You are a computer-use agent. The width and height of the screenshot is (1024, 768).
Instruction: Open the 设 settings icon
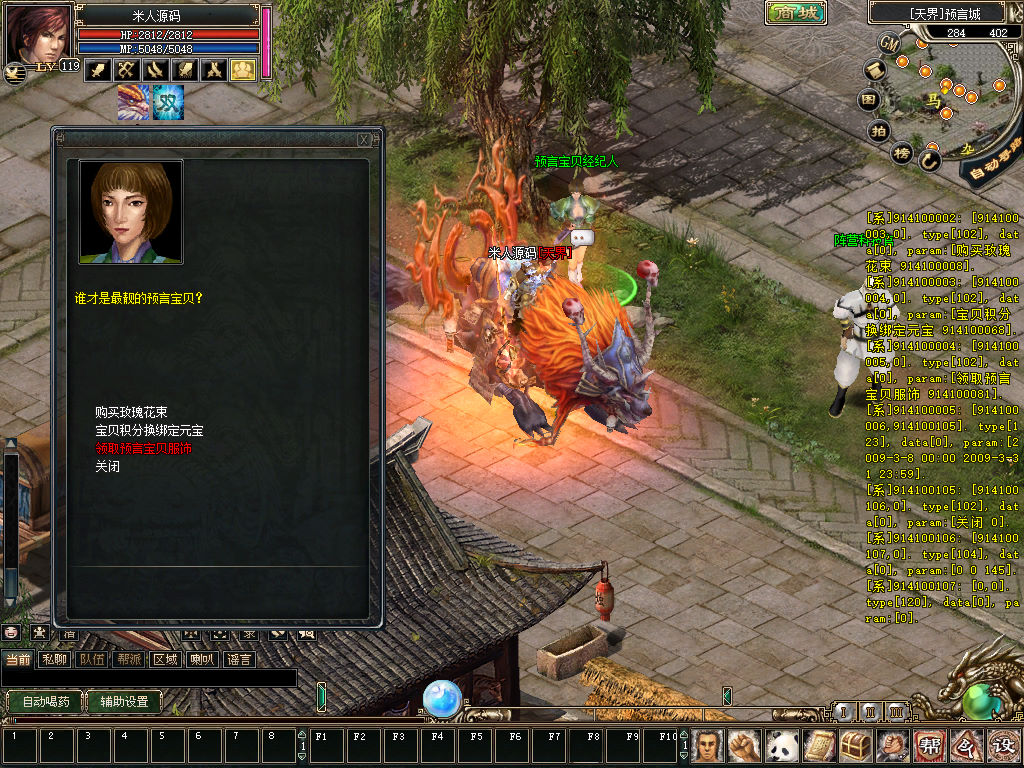(x=1002, y=745)
